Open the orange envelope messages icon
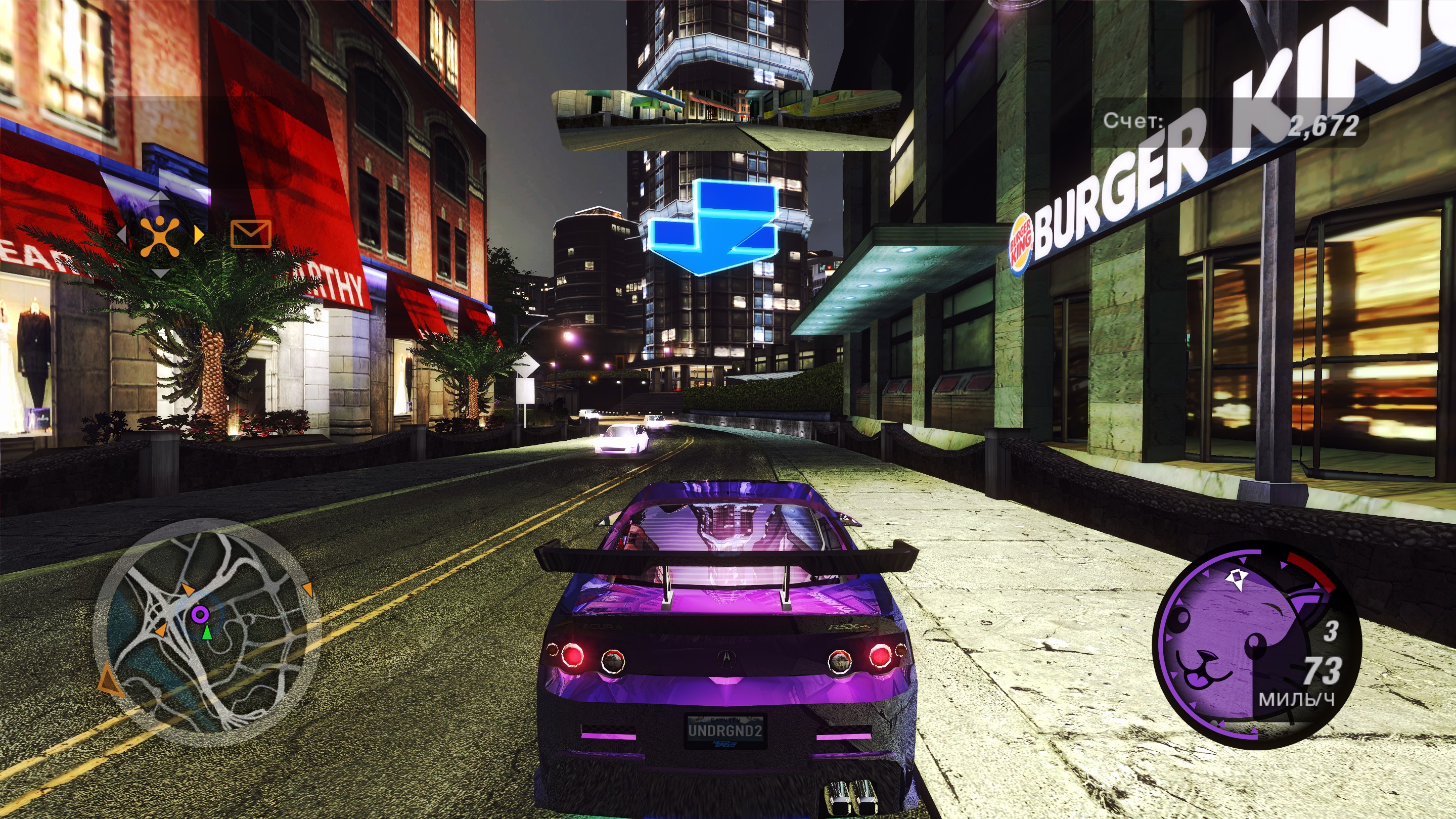This screenshot has height=819, width=1456. [x=251, y=234]
